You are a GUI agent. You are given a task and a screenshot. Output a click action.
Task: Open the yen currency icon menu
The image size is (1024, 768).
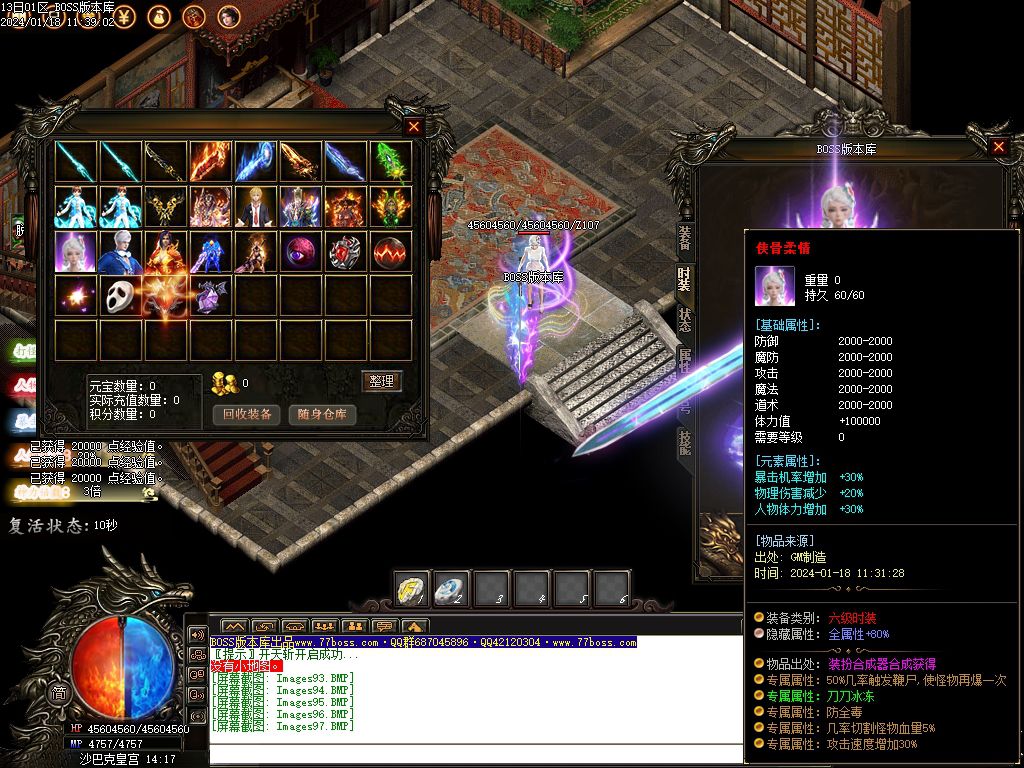click(x=127, y=16)
